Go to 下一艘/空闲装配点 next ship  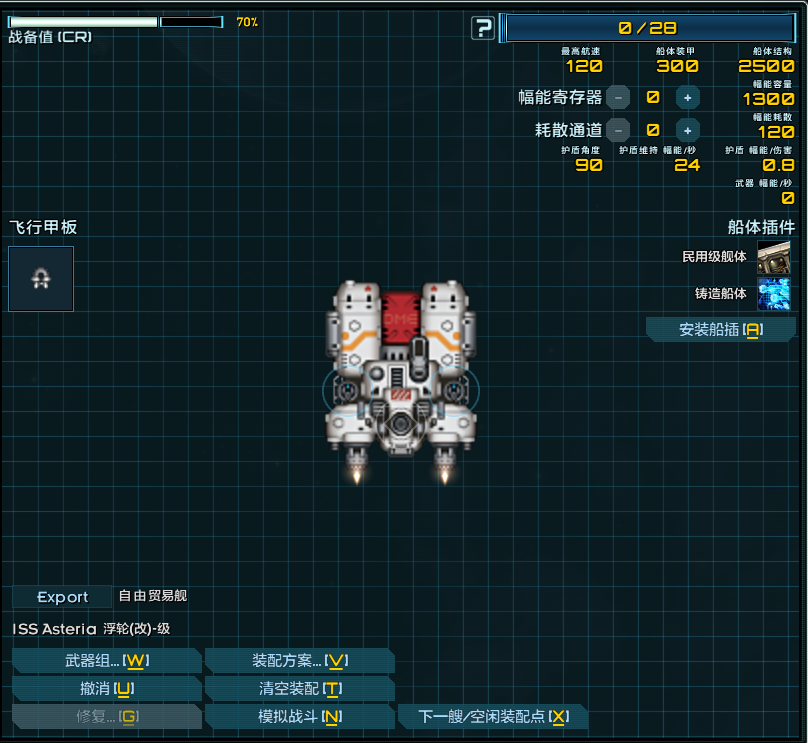tap(492, 717)
